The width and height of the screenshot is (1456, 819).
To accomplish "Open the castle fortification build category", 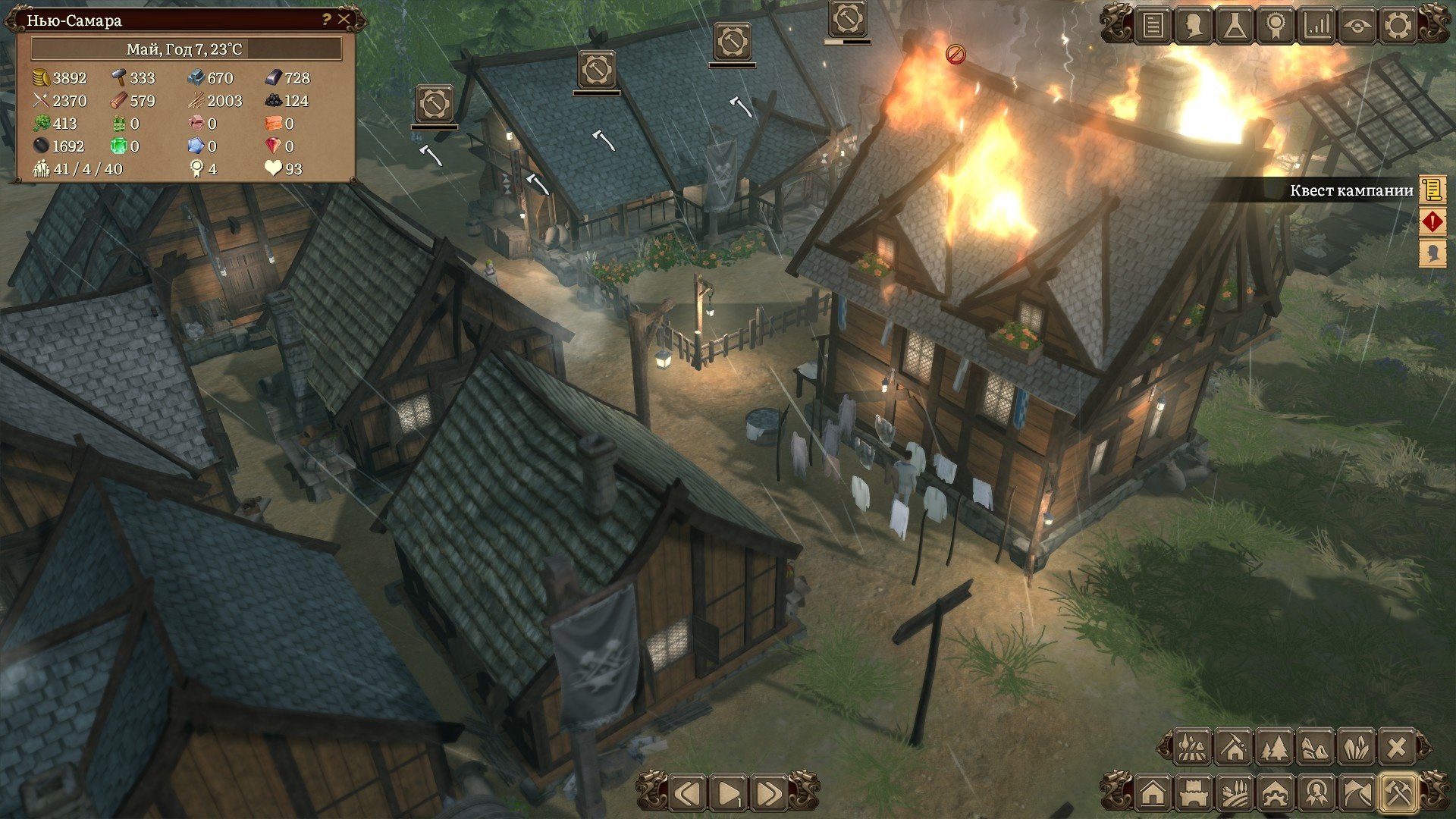I will pos(1194,794).
